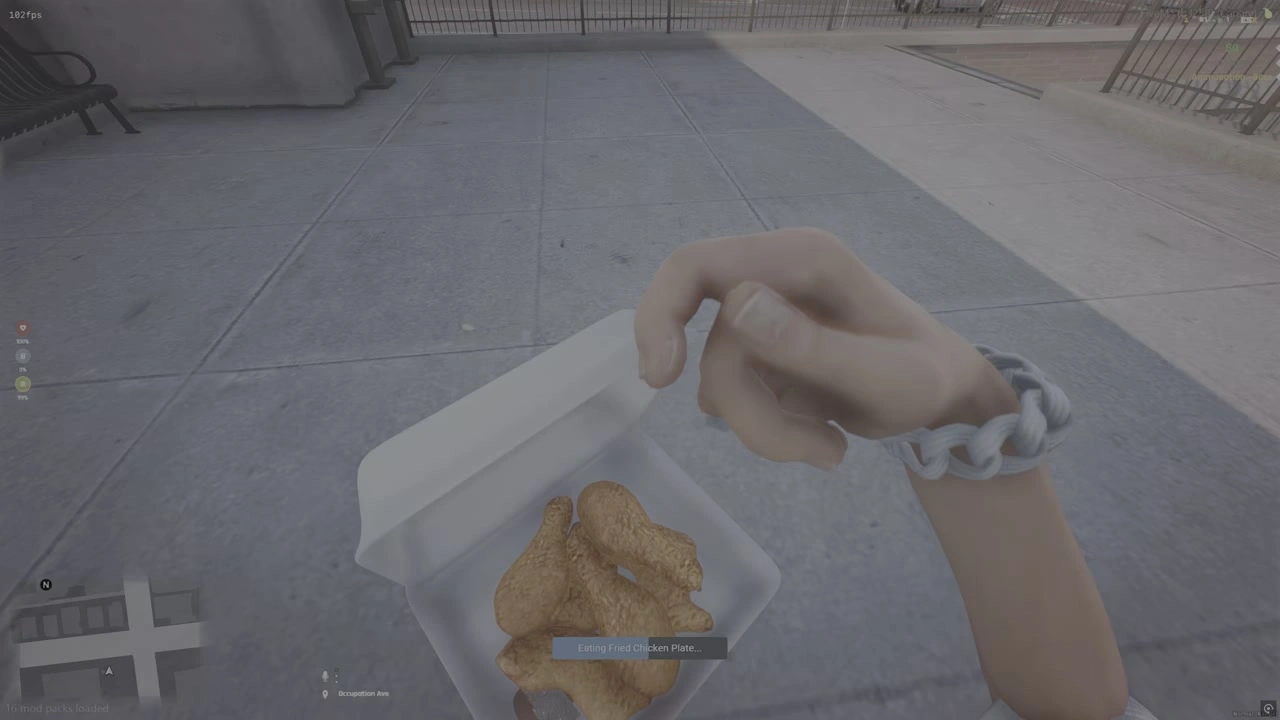Click the gear icon in the bottom-right corner
1280x720 pixels.
pos(1268,708)
